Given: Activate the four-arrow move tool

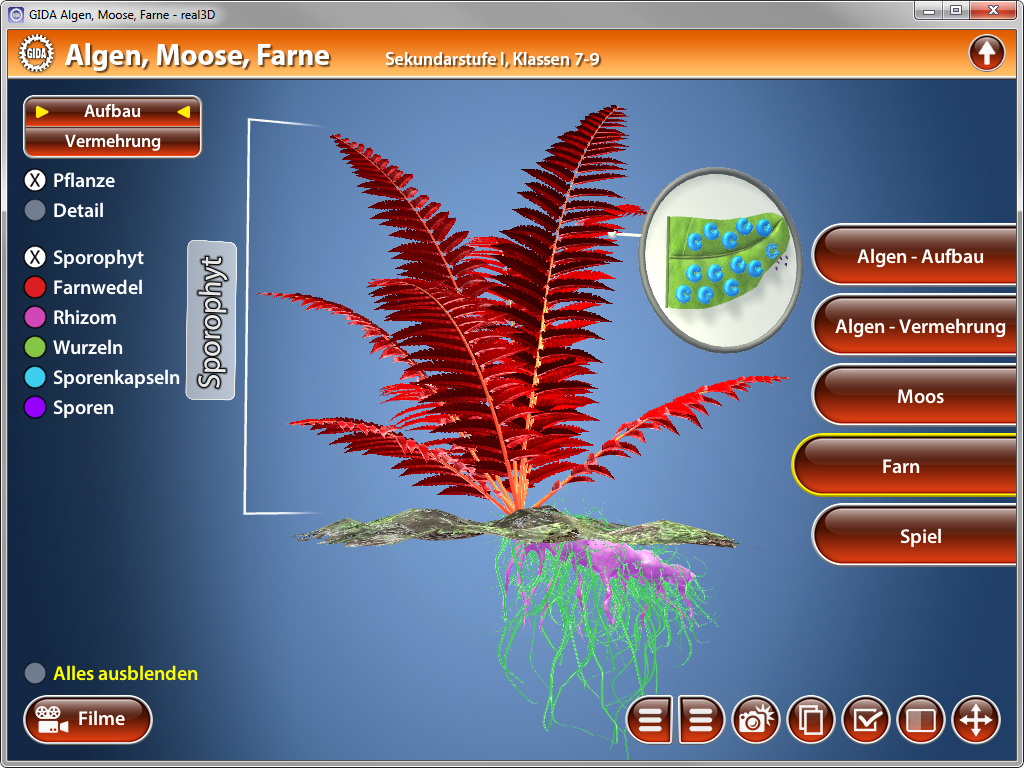Looking at the screenshot, I should tap(975, 720).
